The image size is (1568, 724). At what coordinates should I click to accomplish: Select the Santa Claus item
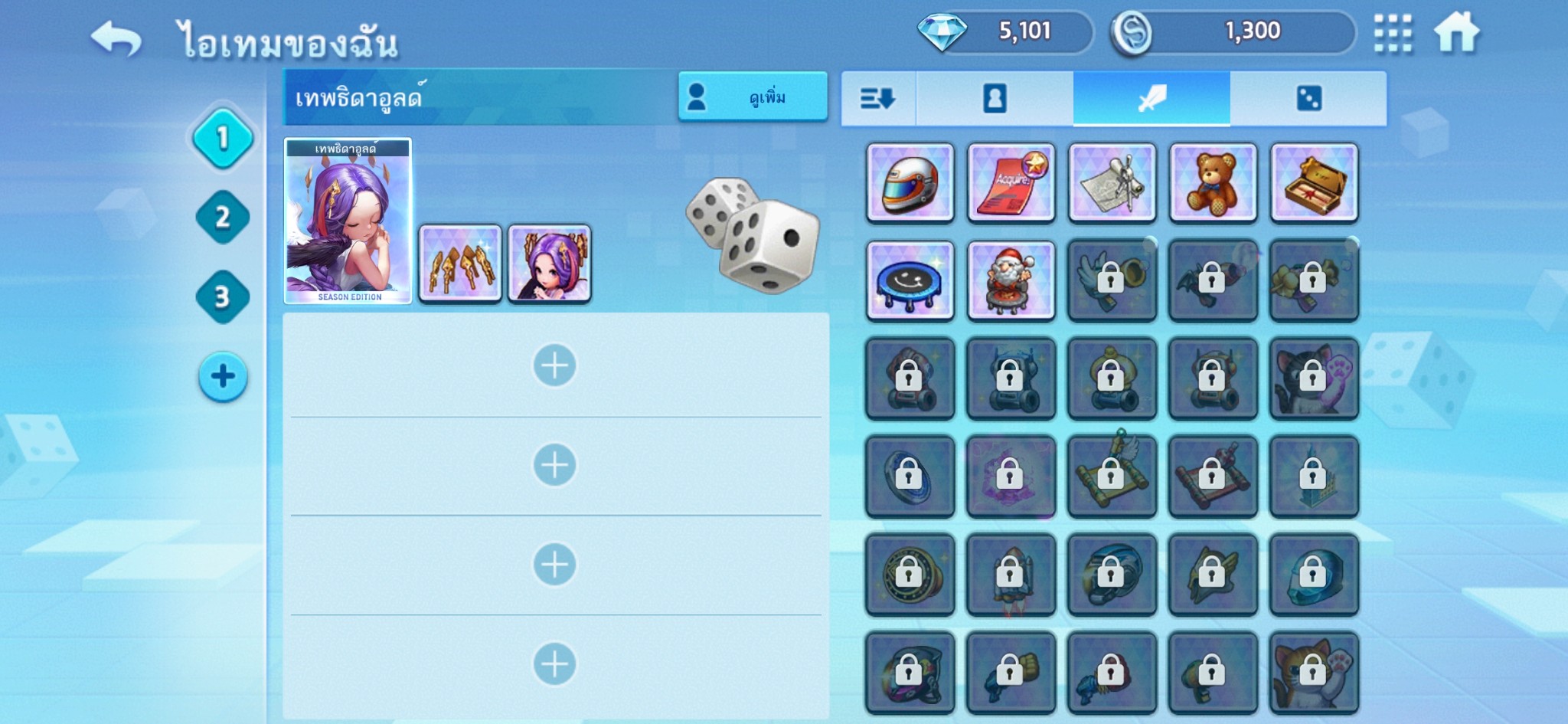pos(1011,280)
